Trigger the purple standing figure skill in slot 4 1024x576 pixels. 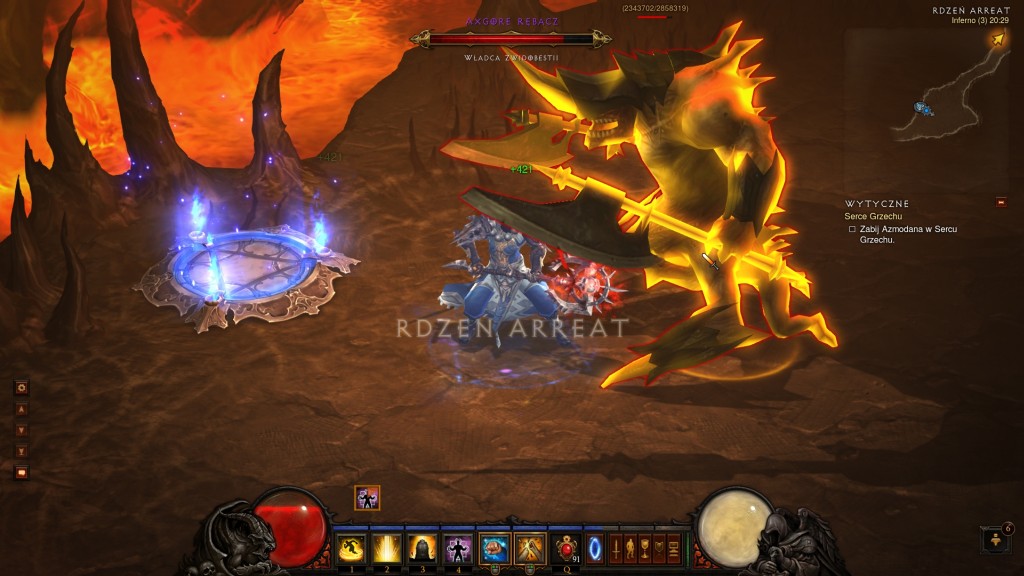[x=457, y=548]
